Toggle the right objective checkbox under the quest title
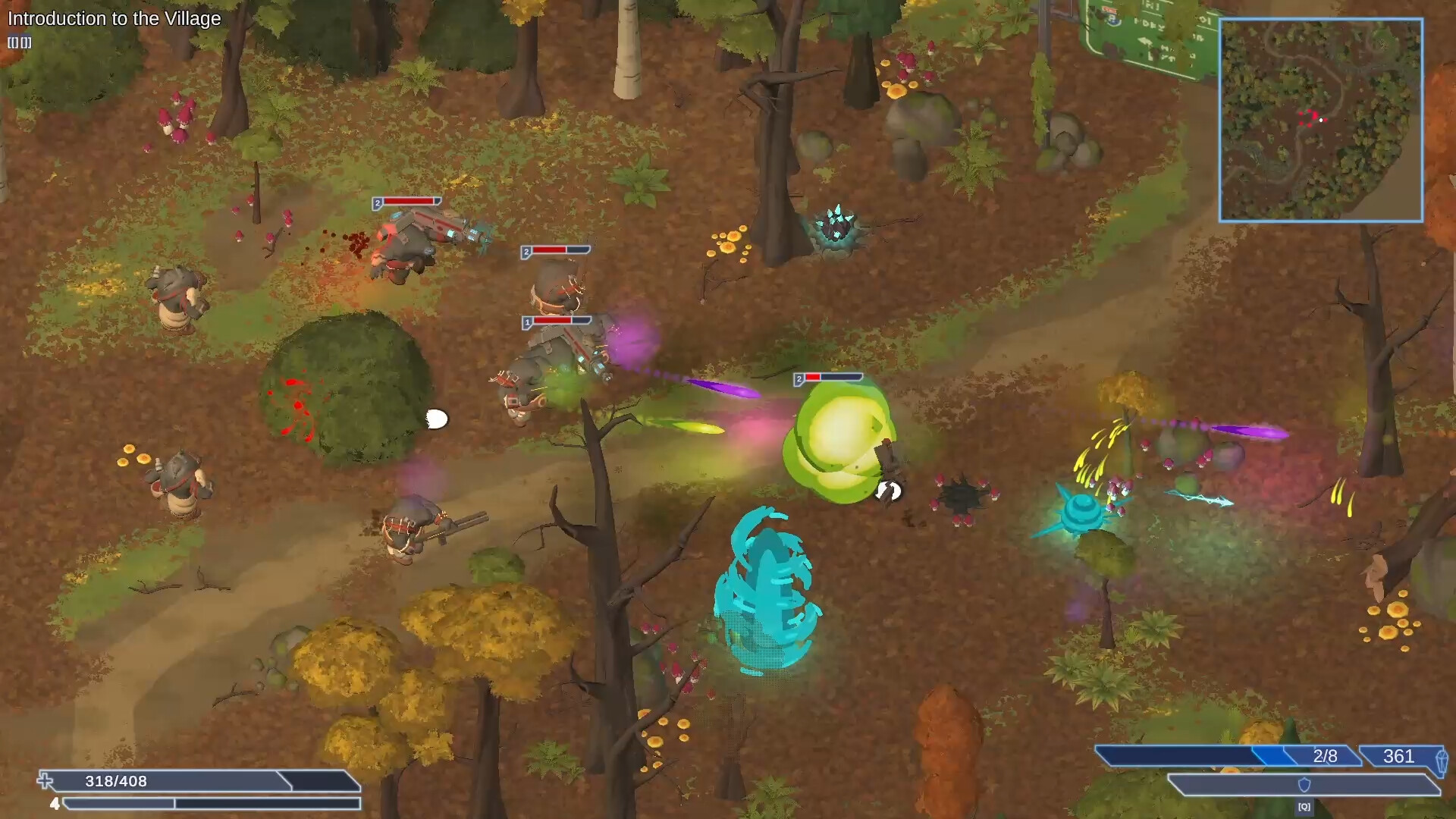This screenshot has height=819, width=1456. 26,43
